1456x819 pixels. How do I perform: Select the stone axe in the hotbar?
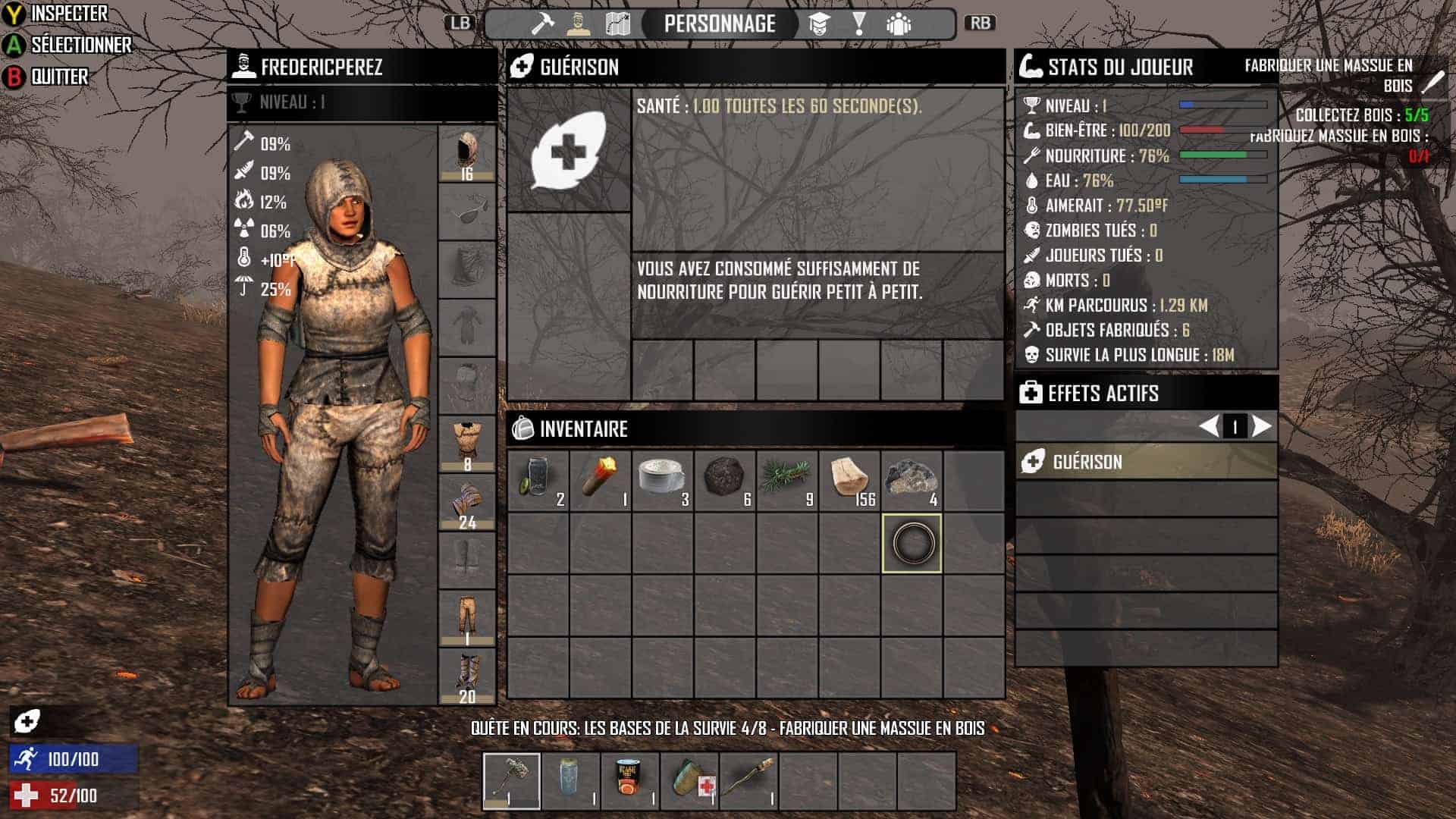point(512,781)
